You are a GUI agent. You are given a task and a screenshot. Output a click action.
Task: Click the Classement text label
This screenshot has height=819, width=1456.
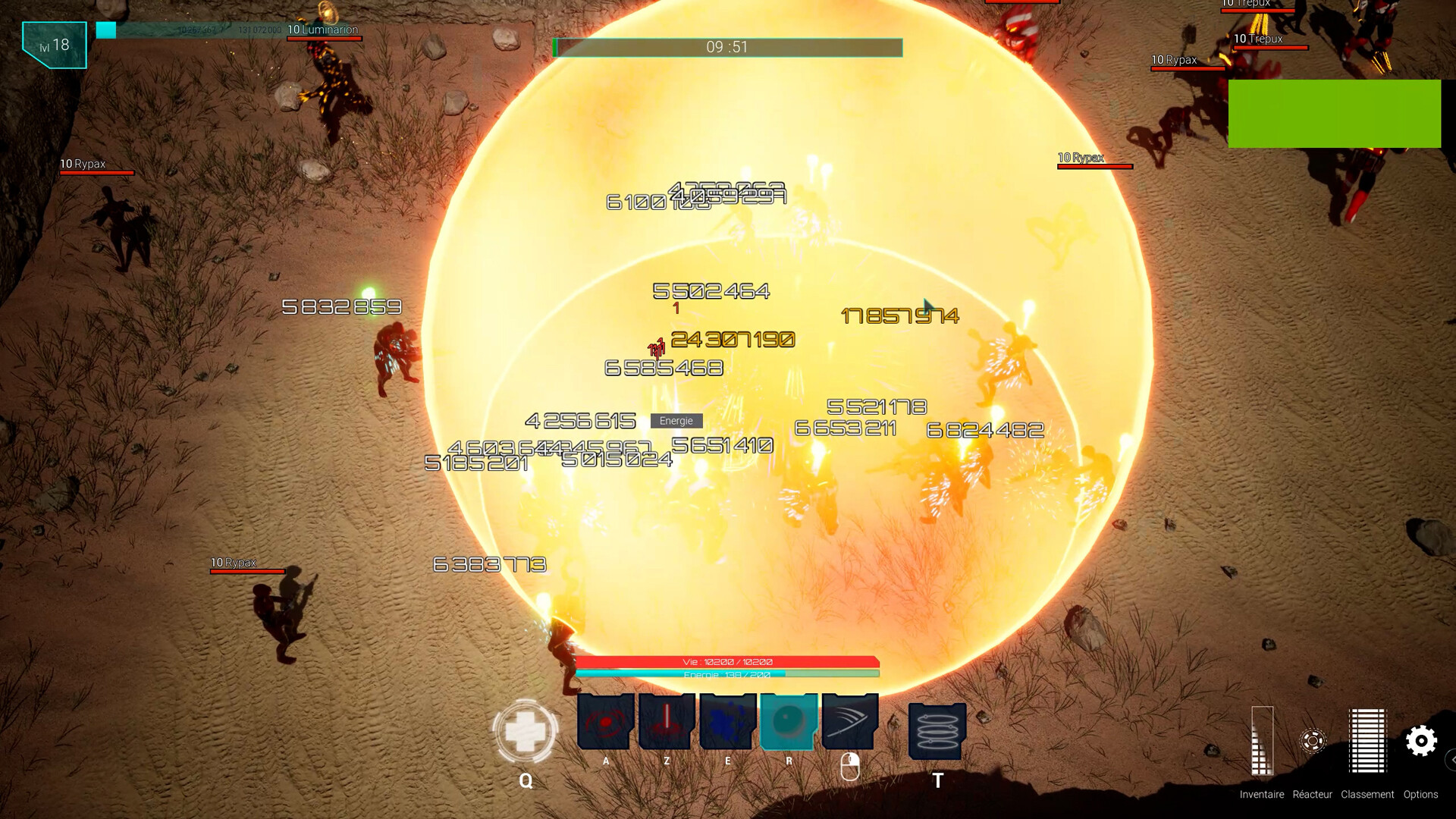click(1367, 794)
